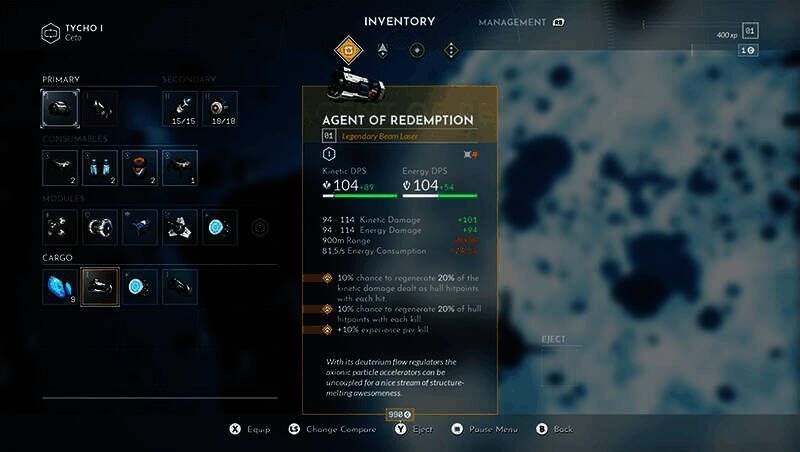The height and width of the screenshot is (452, 800).
Task: Select the twin blue canisters consumable
Action: pos(100,168)
